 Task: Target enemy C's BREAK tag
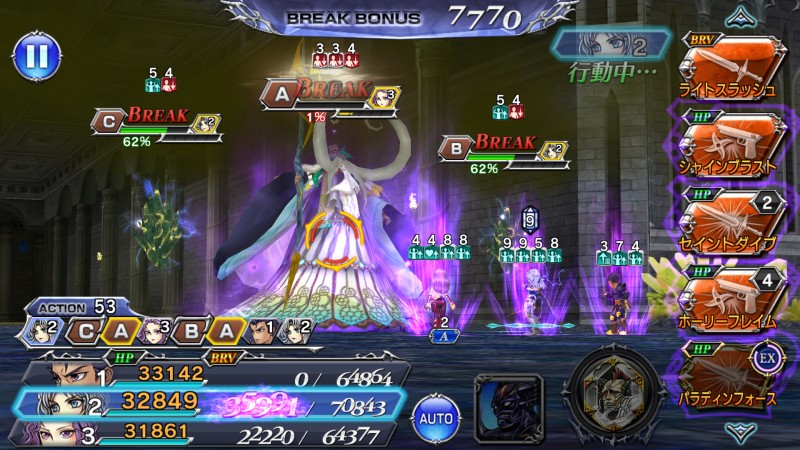[x=157, y=119]
